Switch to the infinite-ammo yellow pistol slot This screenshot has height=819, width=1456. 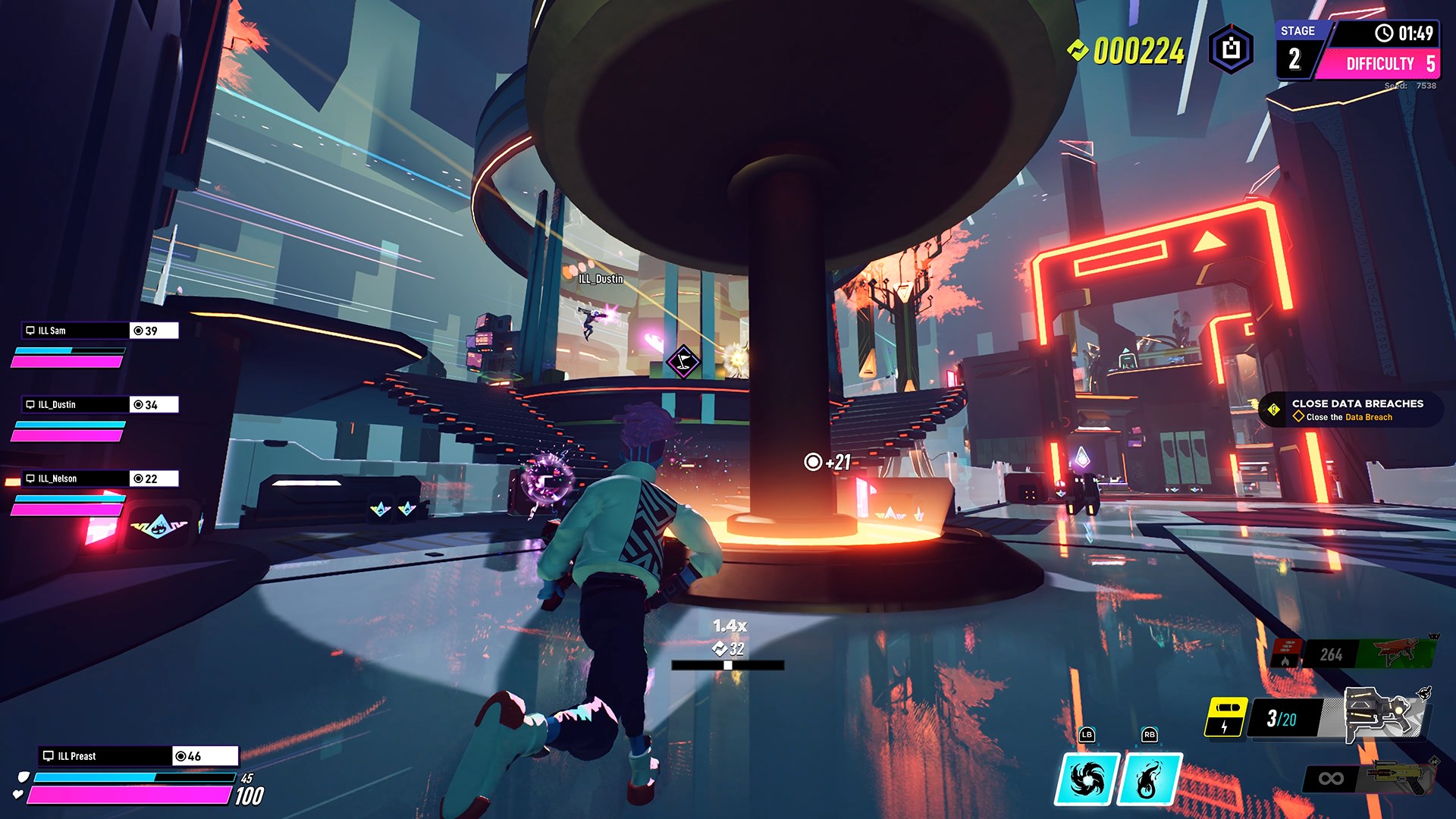tap(1400, 778)
